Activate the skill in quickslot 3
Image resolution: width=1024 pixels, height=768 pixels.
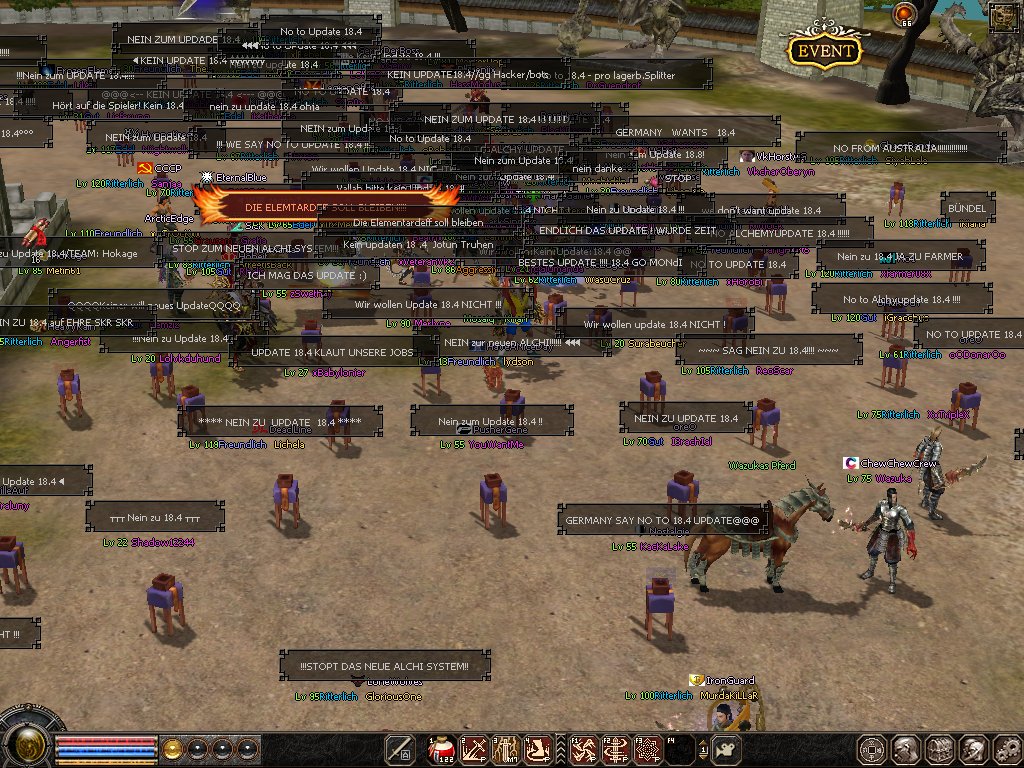tap(506, 749)
